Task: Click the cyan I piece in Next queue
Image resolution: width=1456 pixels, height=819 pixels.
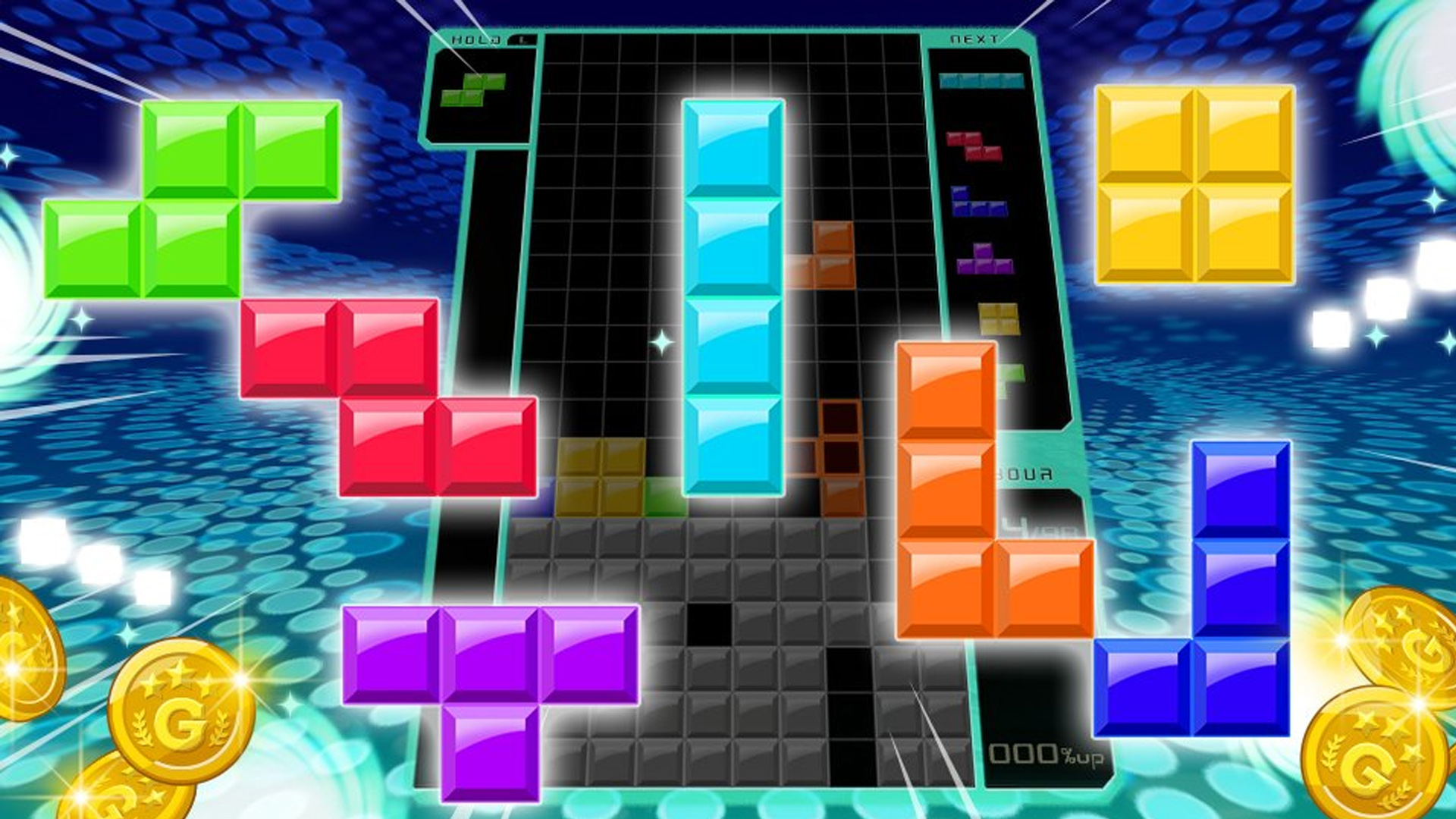Action: pos(981,80)
